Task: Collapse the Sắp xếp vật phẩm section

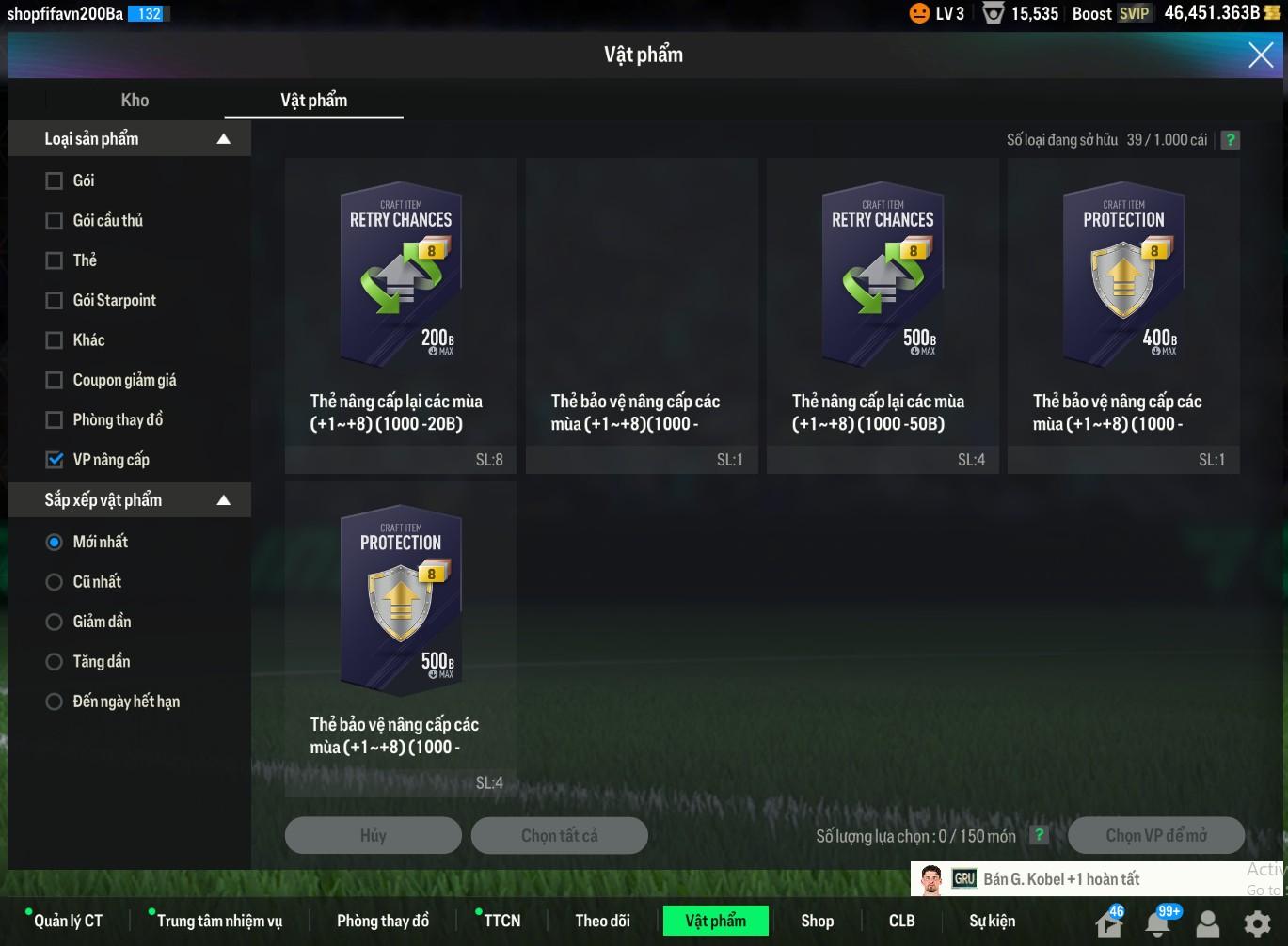Action: pos(223,500)
